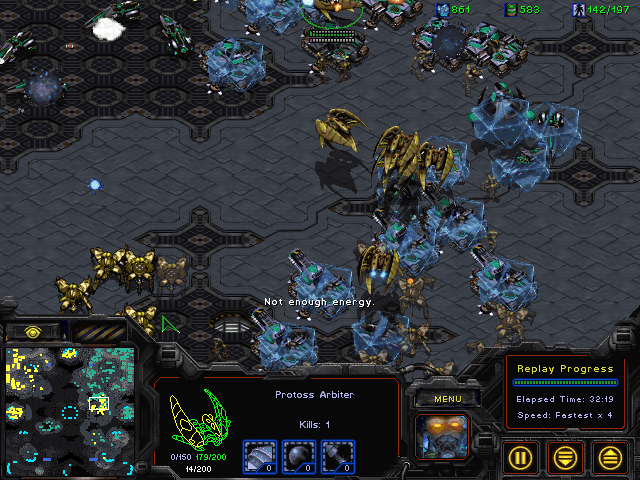The height and width of the screenshot is (480, 640).
Task: Select the Arbiter armor plating upgrade icon
Action: (258, 454)
